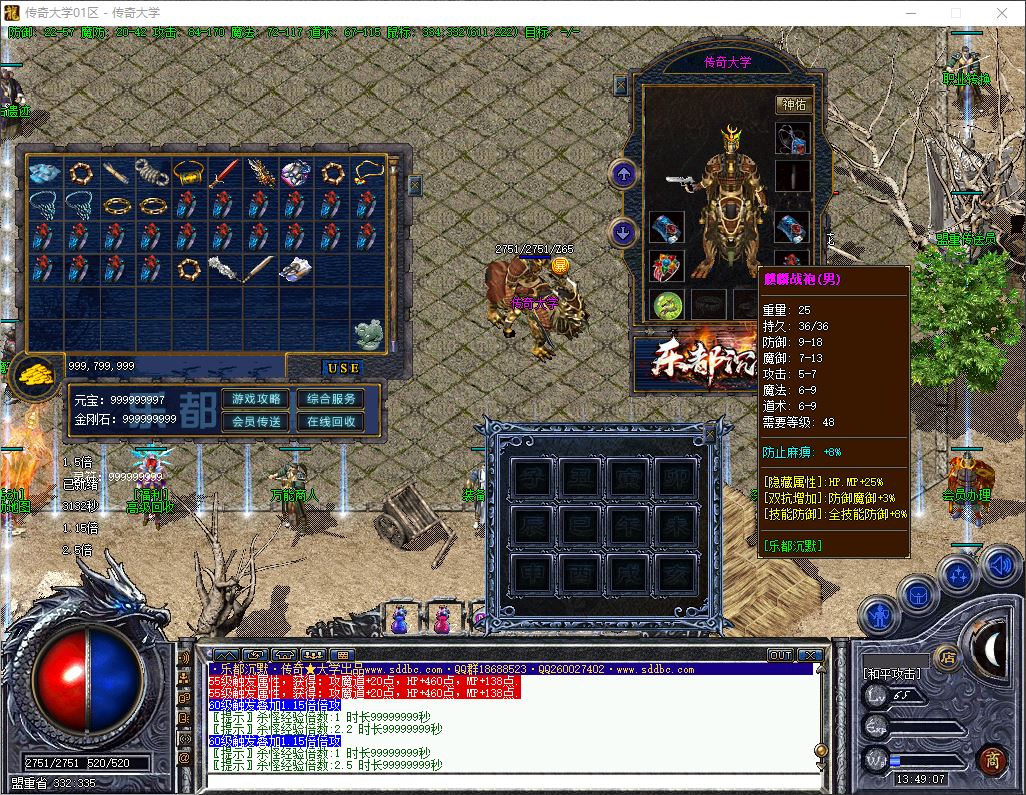Close the inventory bag window
The width and height of the screenshot is (1026, 795).
click(x=414, y=185)
